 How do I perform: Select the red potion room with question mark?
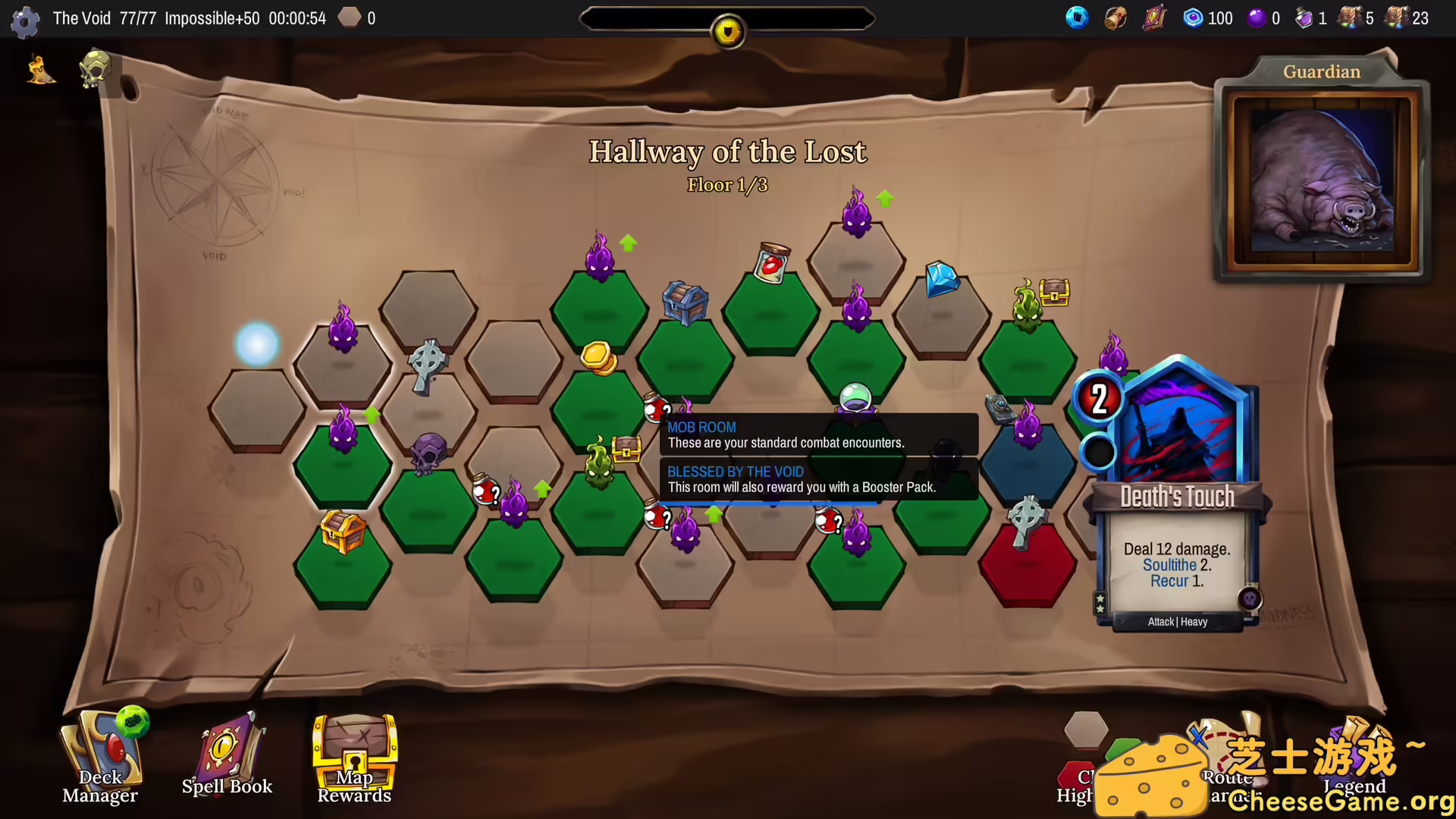(x=486, y=490)
